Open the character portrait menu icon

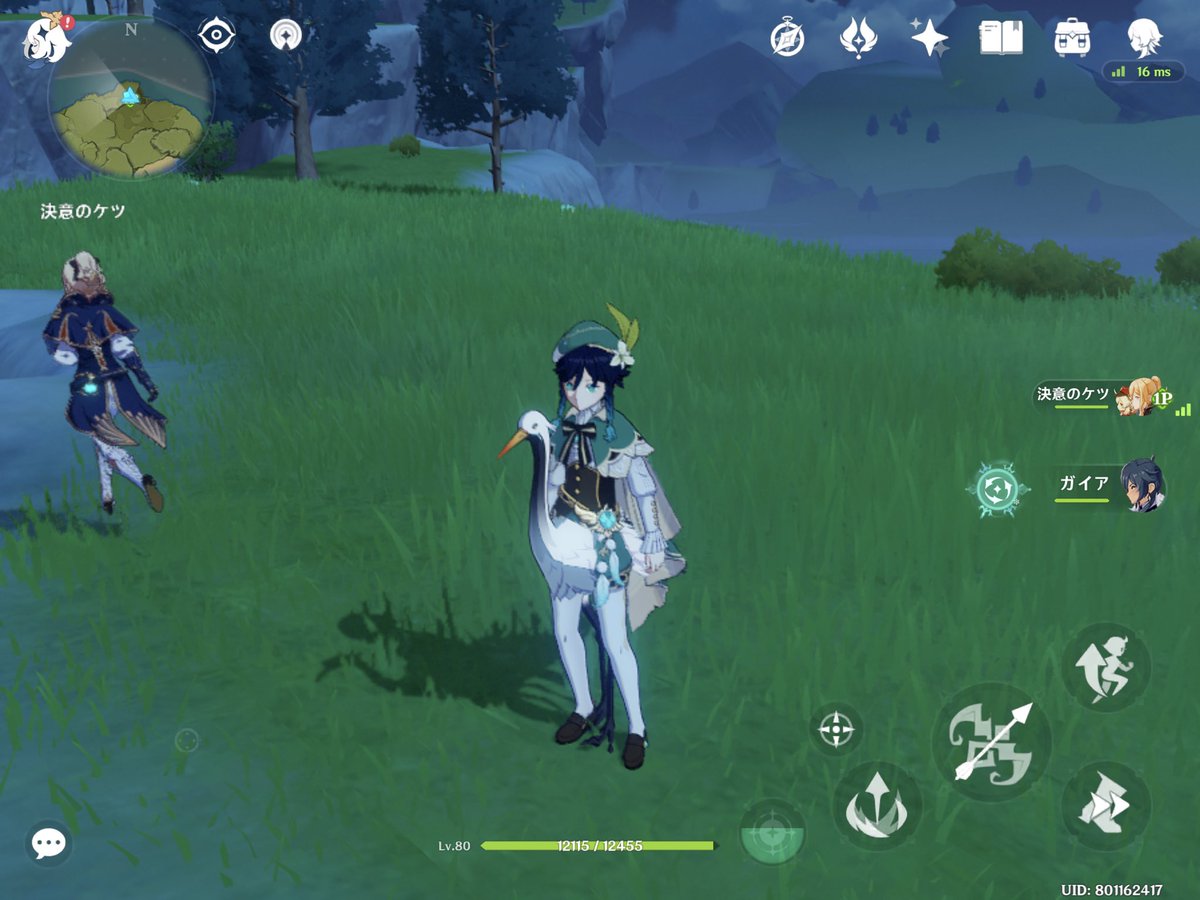pos(1144,39)
